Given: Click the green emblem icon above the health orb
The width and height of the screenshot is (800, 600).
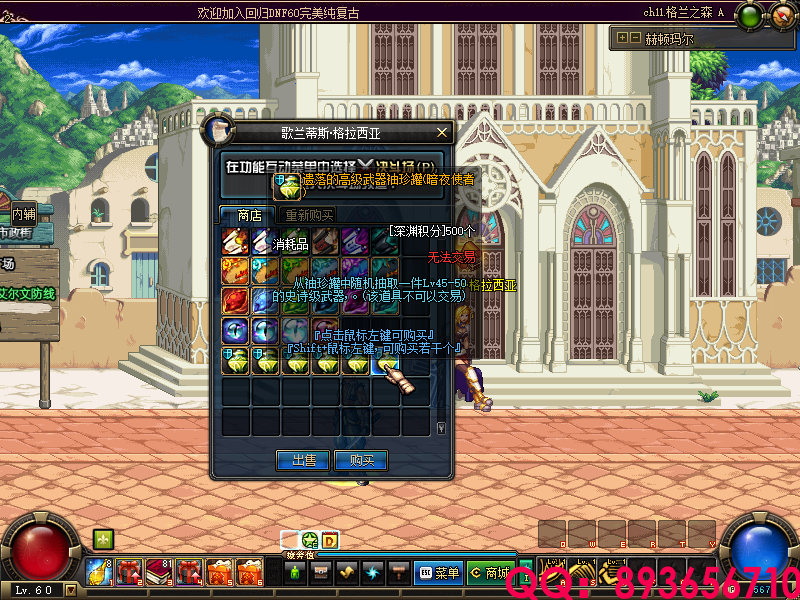Looking at the screenshot, I should (102, 539).
